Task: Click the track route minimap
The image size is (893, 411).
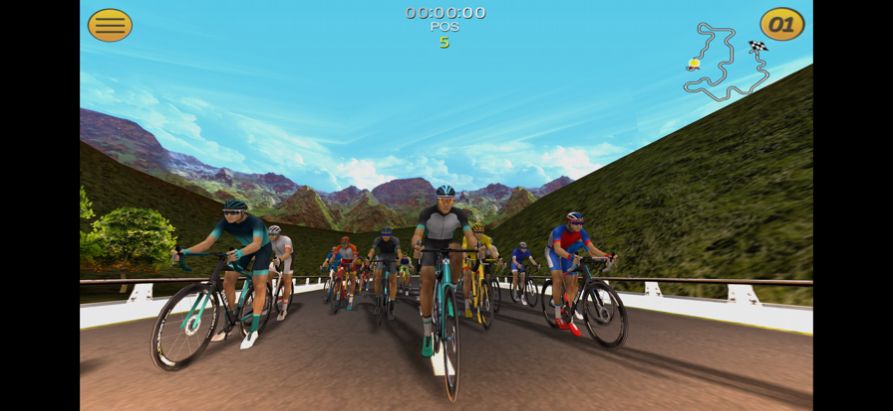Action: 726,62
